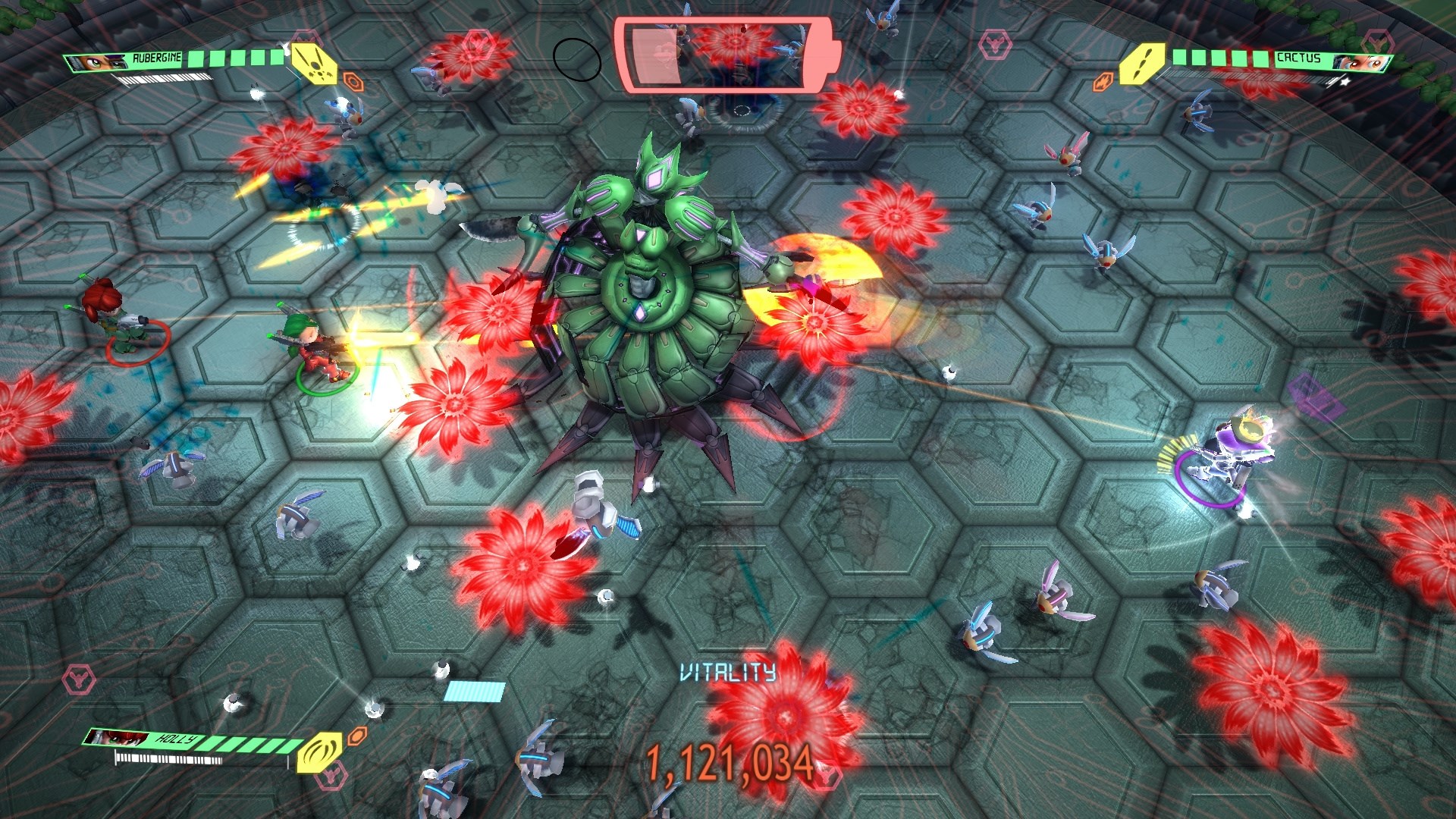
Task: Select Holly's yellow weapon icon
Action: pos(319,752)
